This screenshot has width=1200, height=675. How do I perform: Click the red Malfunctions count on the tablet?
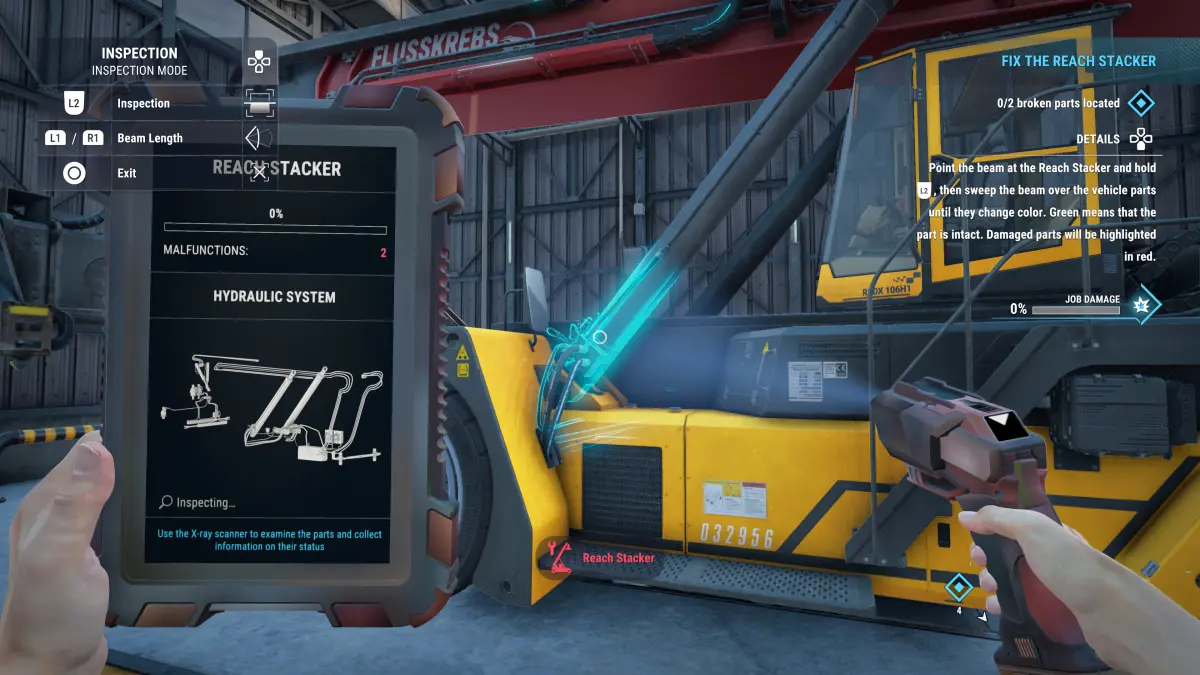pyautogui.click(x=382, y=252)
